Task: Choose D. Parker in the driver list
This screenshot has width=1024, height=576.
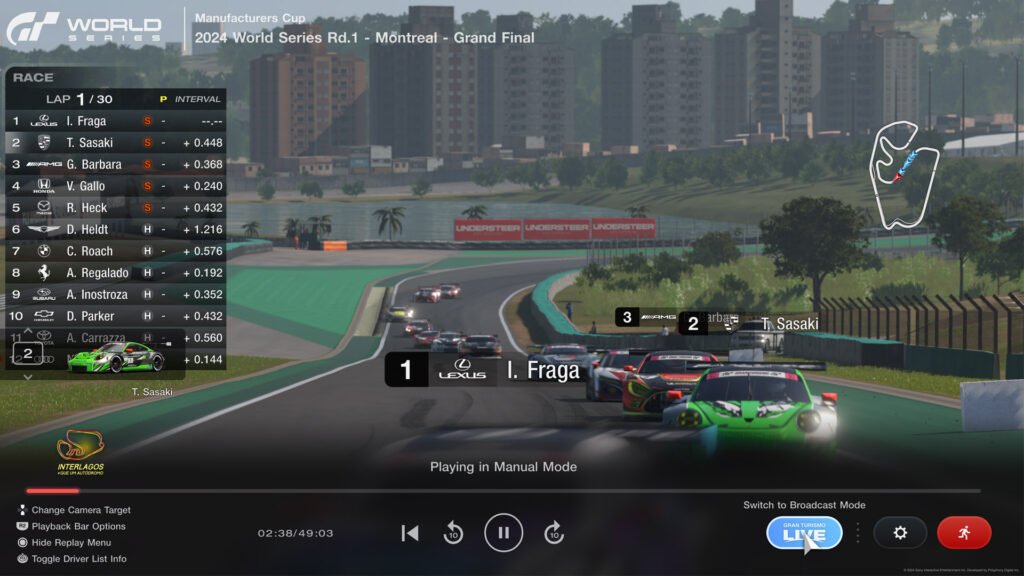Action: pos(115,316)
